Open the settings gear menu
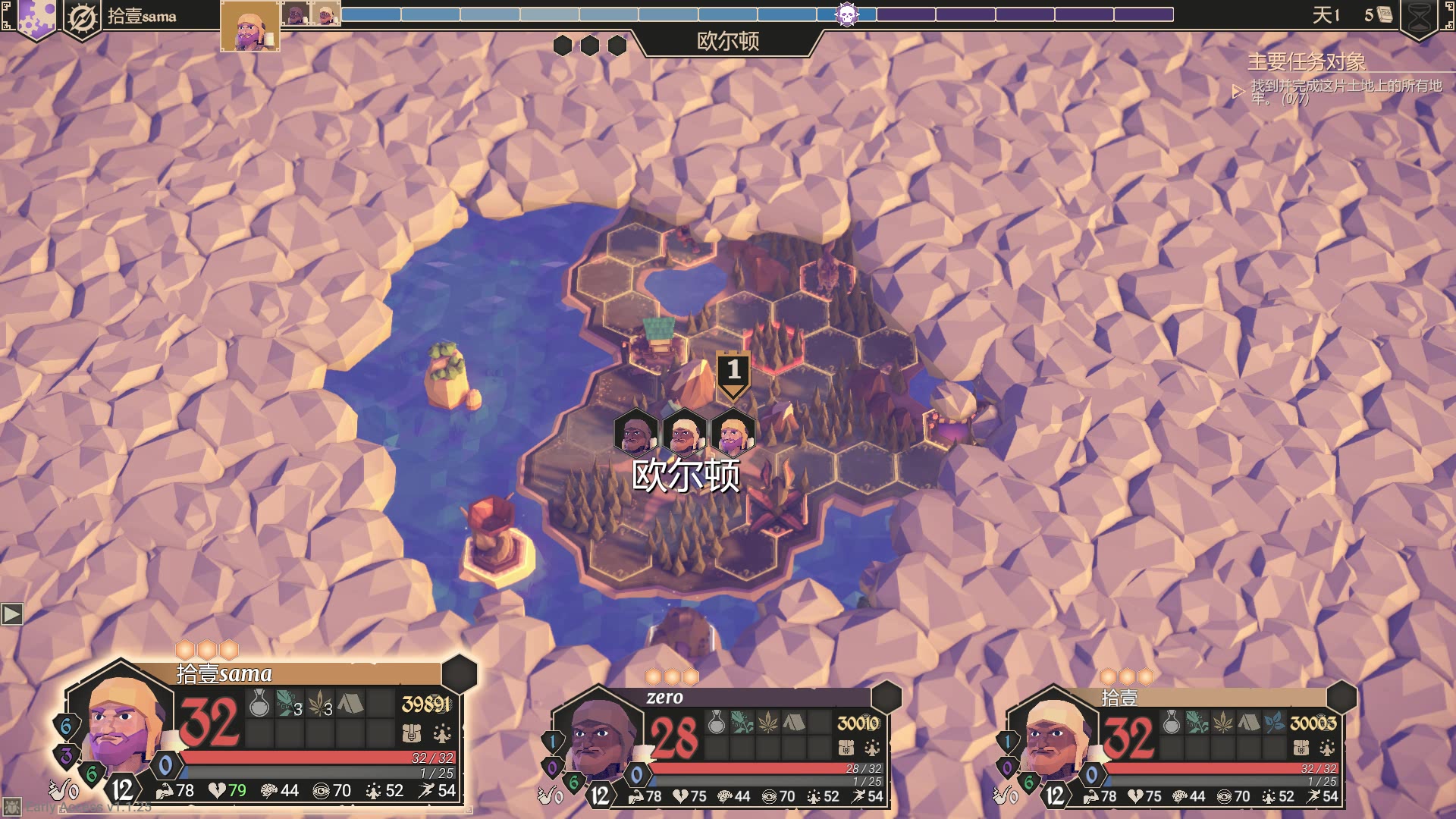Screen dimensions: 1456x819 pos(35,17)
